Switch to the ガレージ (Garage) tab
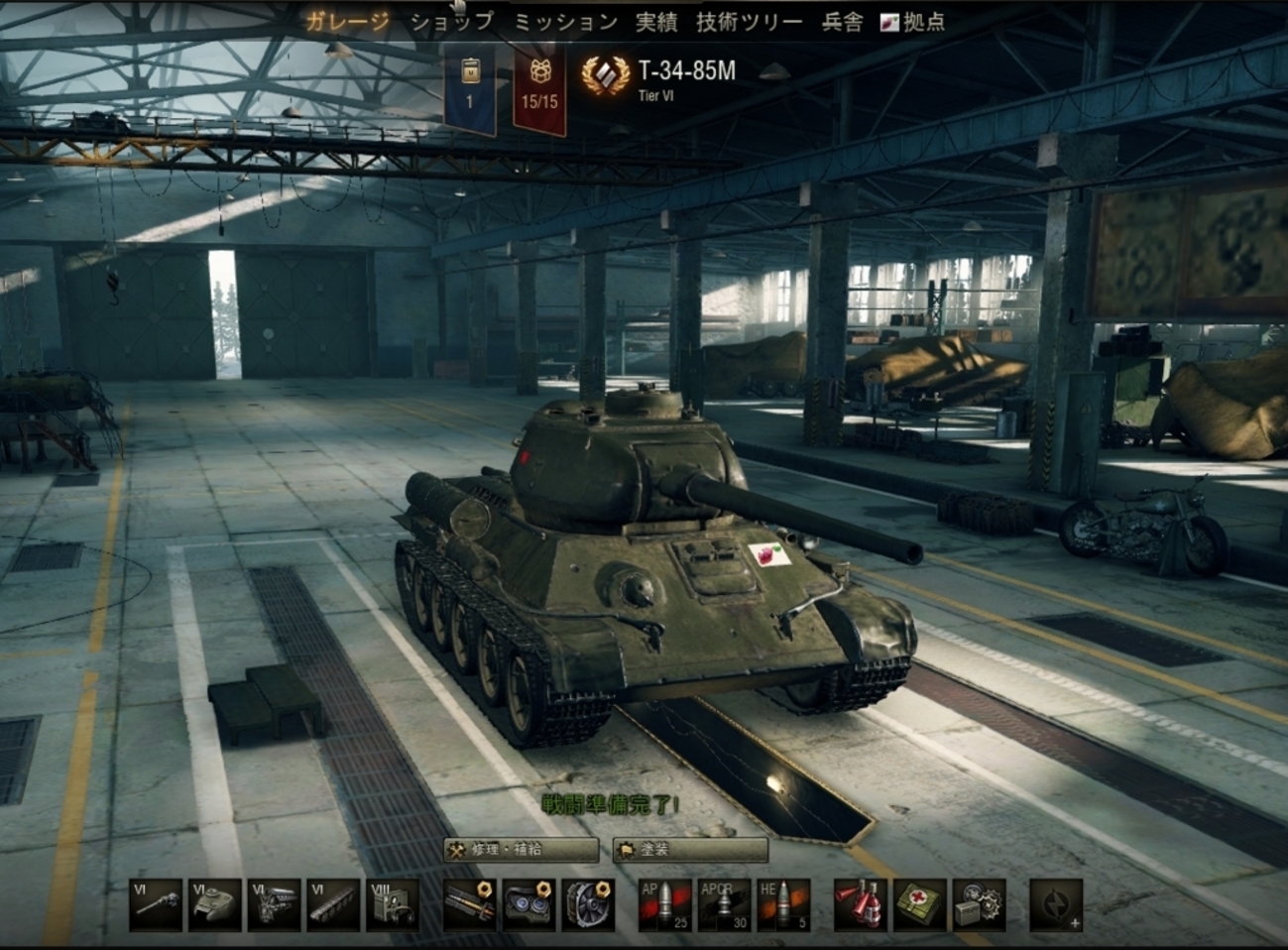 coord(346,22)
